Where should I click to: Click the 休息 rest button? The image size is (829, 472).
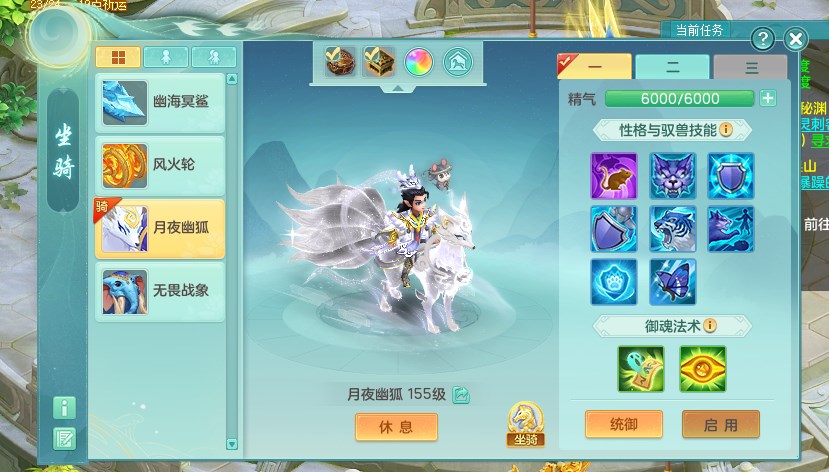396,427
